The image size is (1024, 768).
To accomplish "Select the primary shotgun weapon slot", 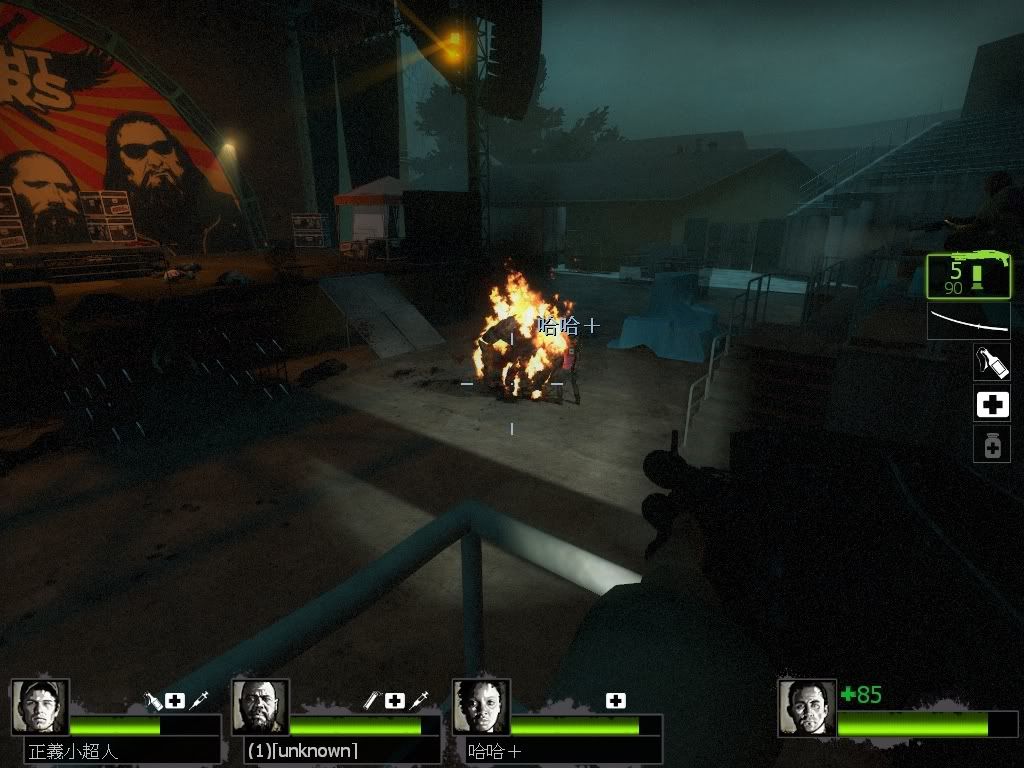I will (x=968, y=276).
